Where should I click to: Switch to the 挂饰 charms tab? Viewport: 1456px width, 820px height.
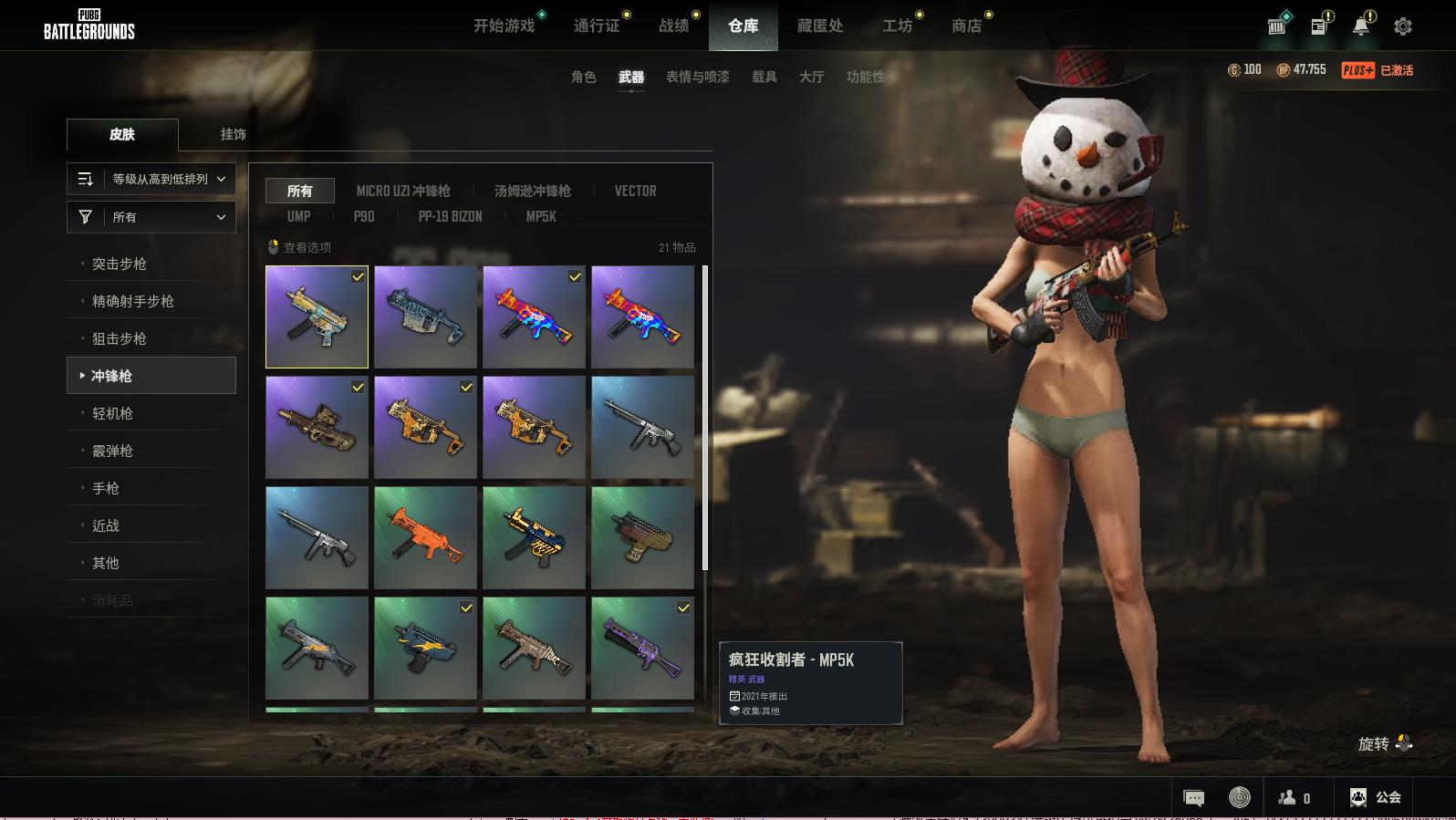[233, 134]
